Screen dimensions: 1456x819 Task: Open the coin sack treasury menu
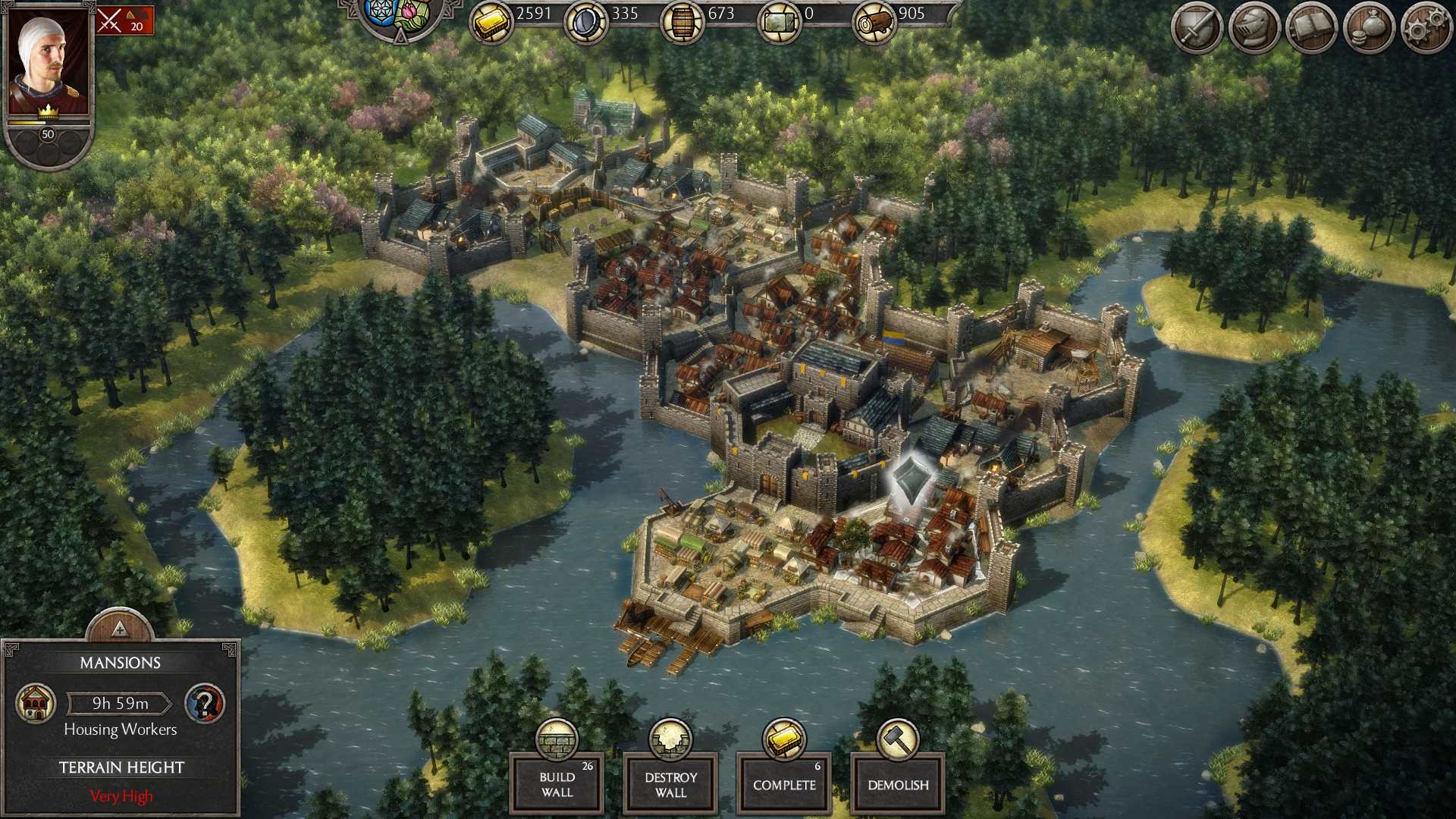pos(1369,29)
